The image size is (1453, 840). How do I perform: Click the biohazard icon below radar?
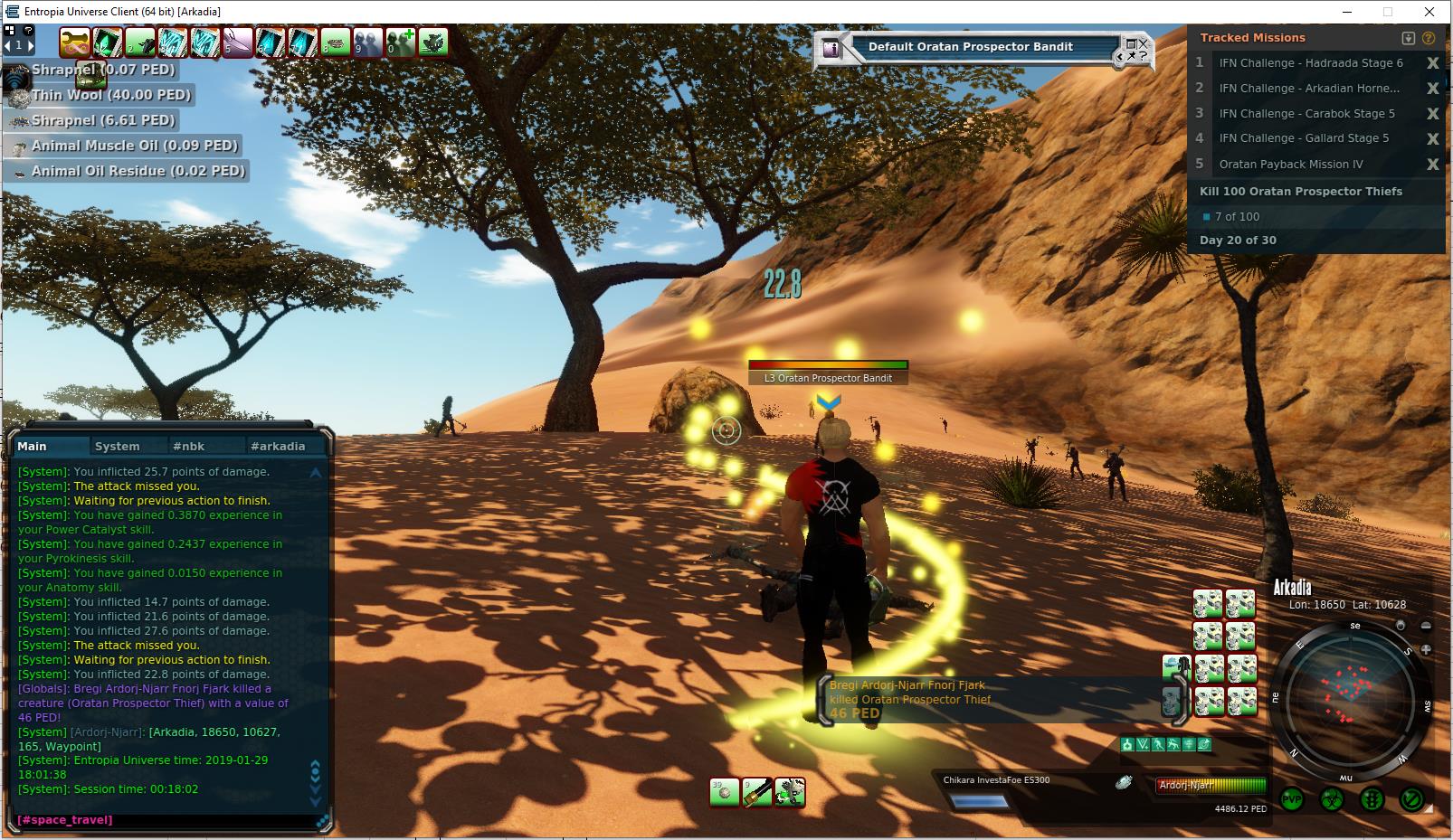1332,799
